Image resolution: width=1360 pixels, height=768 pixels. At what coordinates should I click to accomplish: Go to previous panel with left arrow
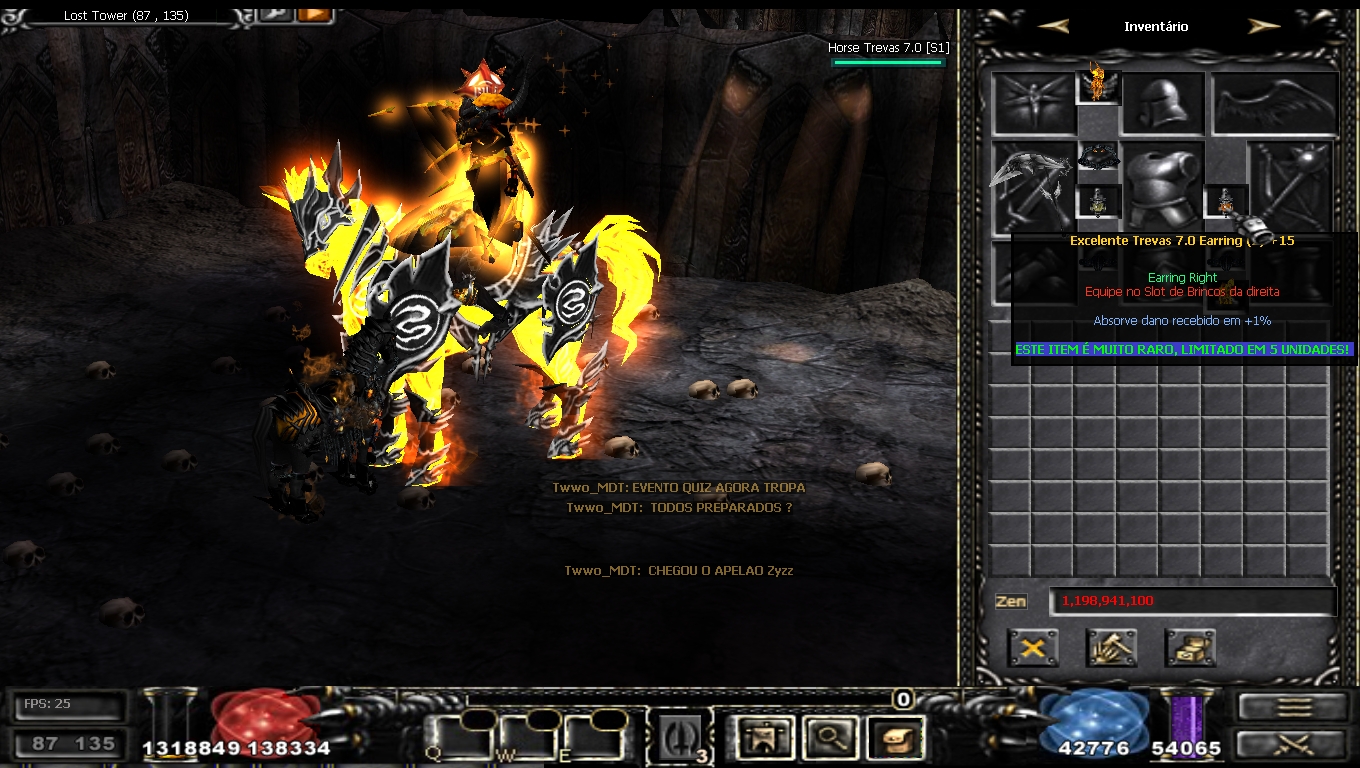(1053, 27)
